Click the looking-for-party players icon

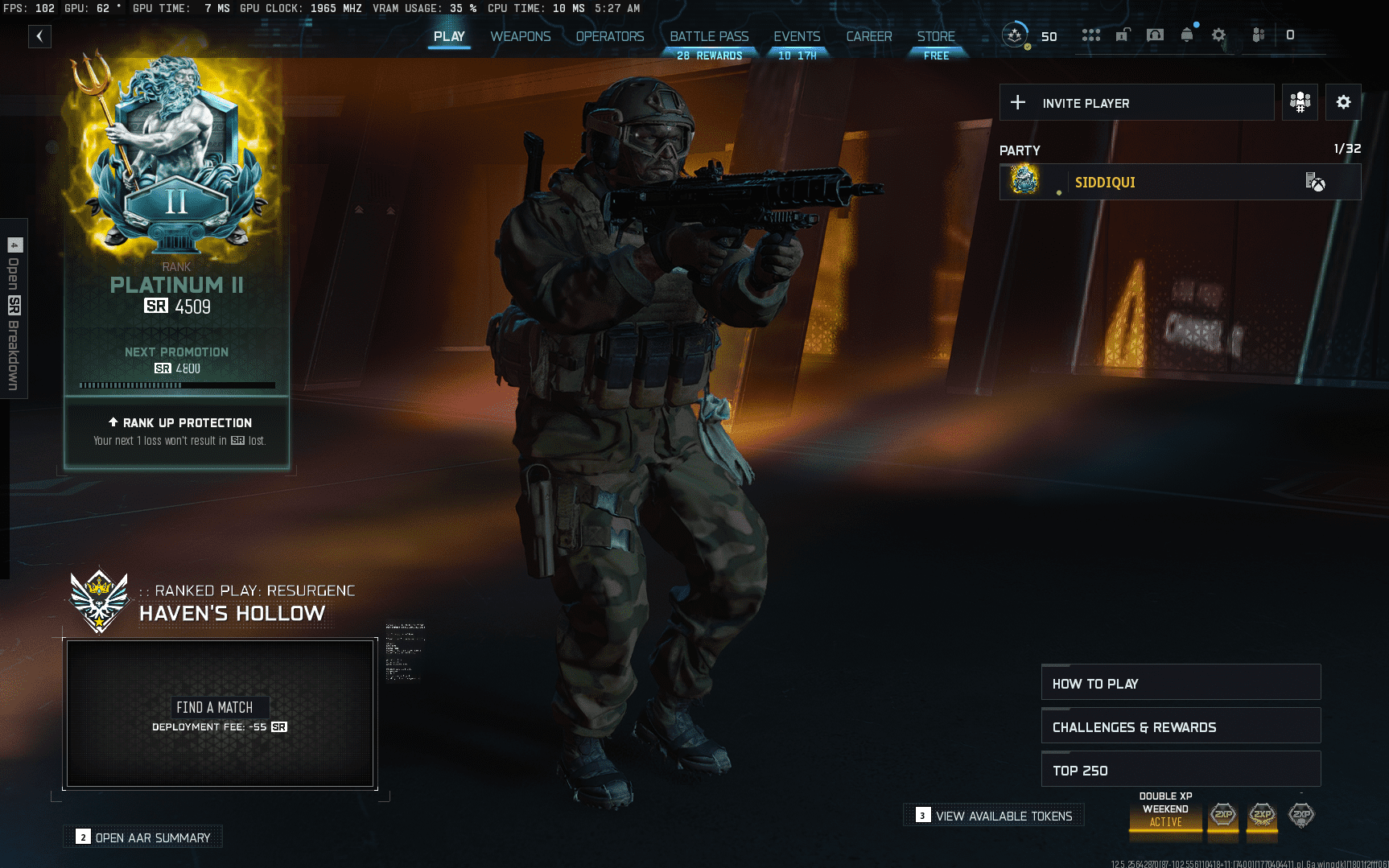click(1299, 102)
